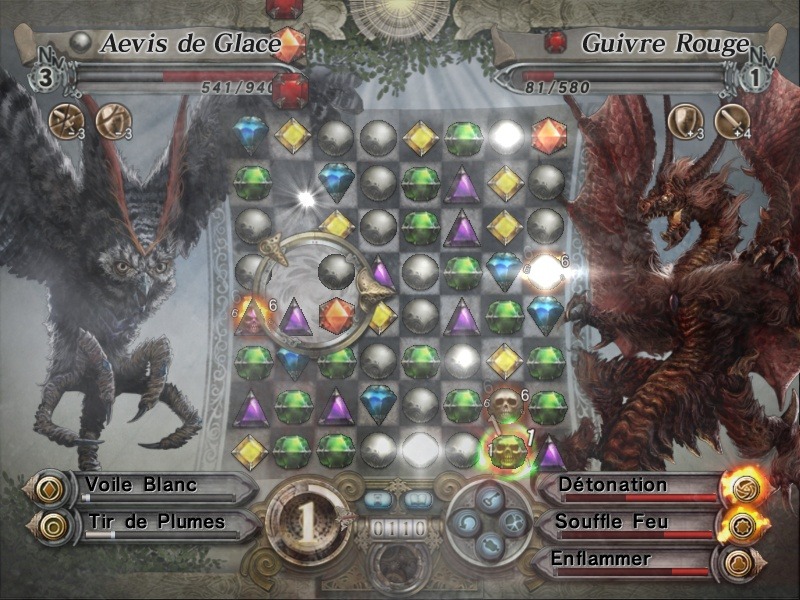Inspect the sword +4 buff icon
Viewport: 800px width, 600px height.
tap(731, 120)
